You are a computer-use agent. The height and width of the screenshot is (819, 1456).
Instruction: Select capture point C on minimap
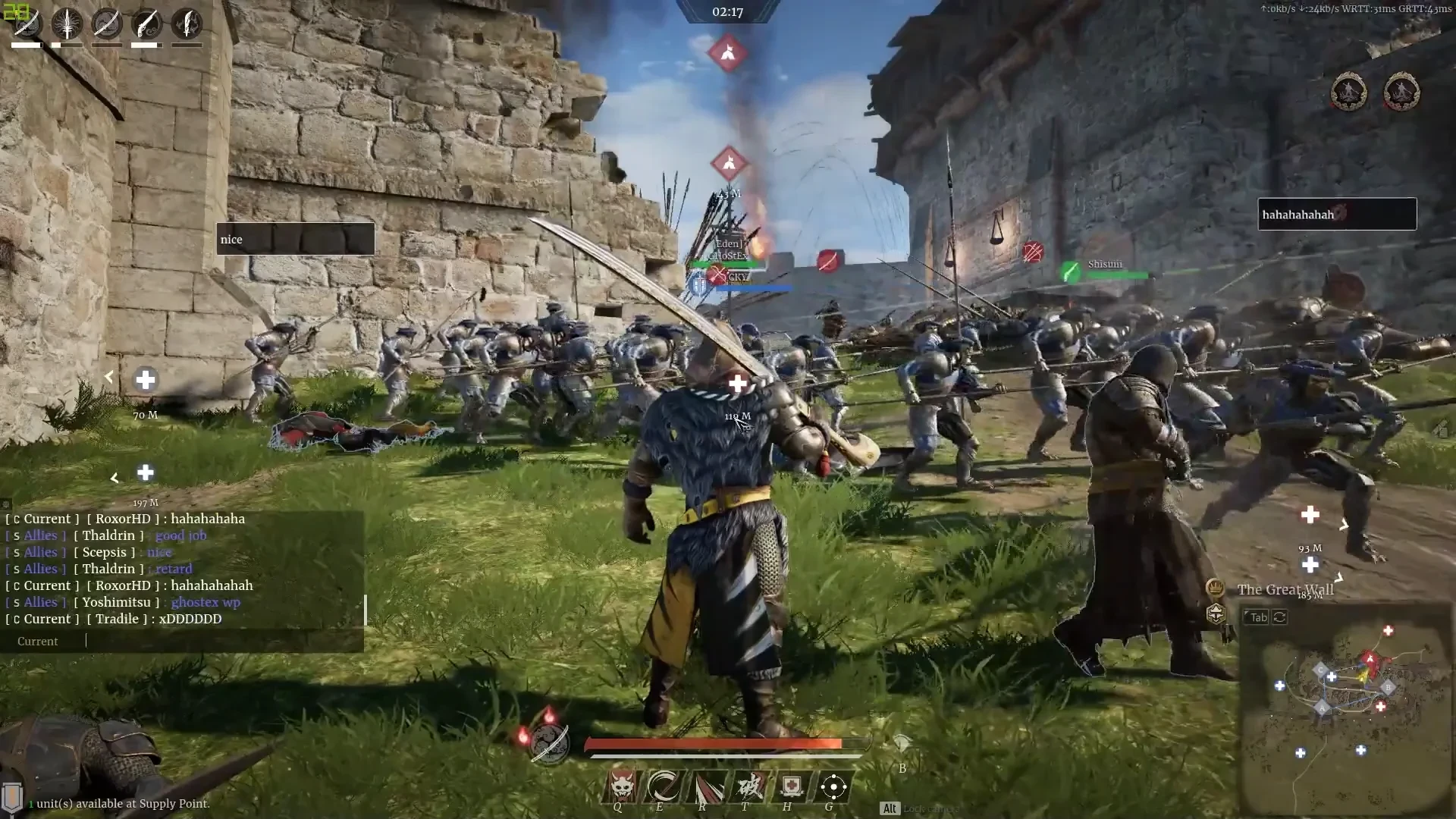point(1320,670)
